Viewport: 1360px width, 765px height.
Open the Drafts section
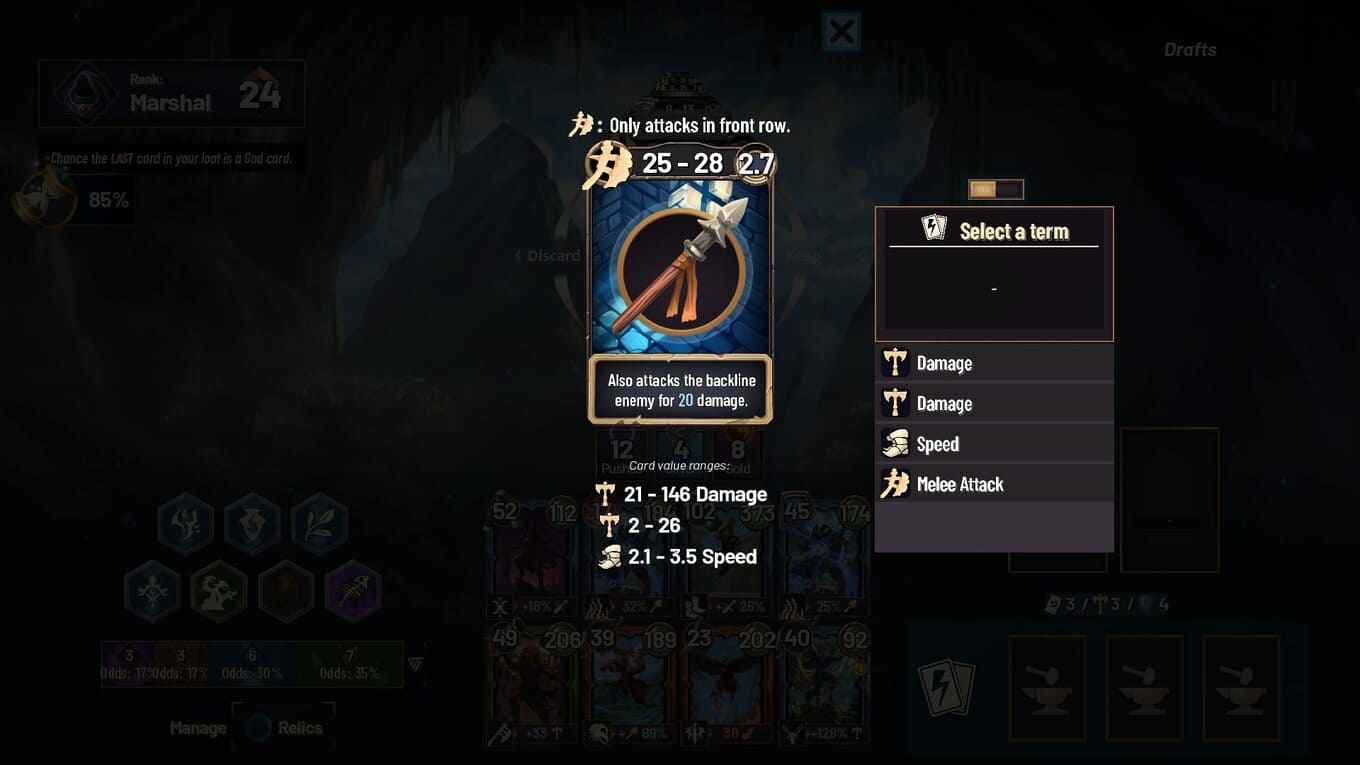[1190, 49]
